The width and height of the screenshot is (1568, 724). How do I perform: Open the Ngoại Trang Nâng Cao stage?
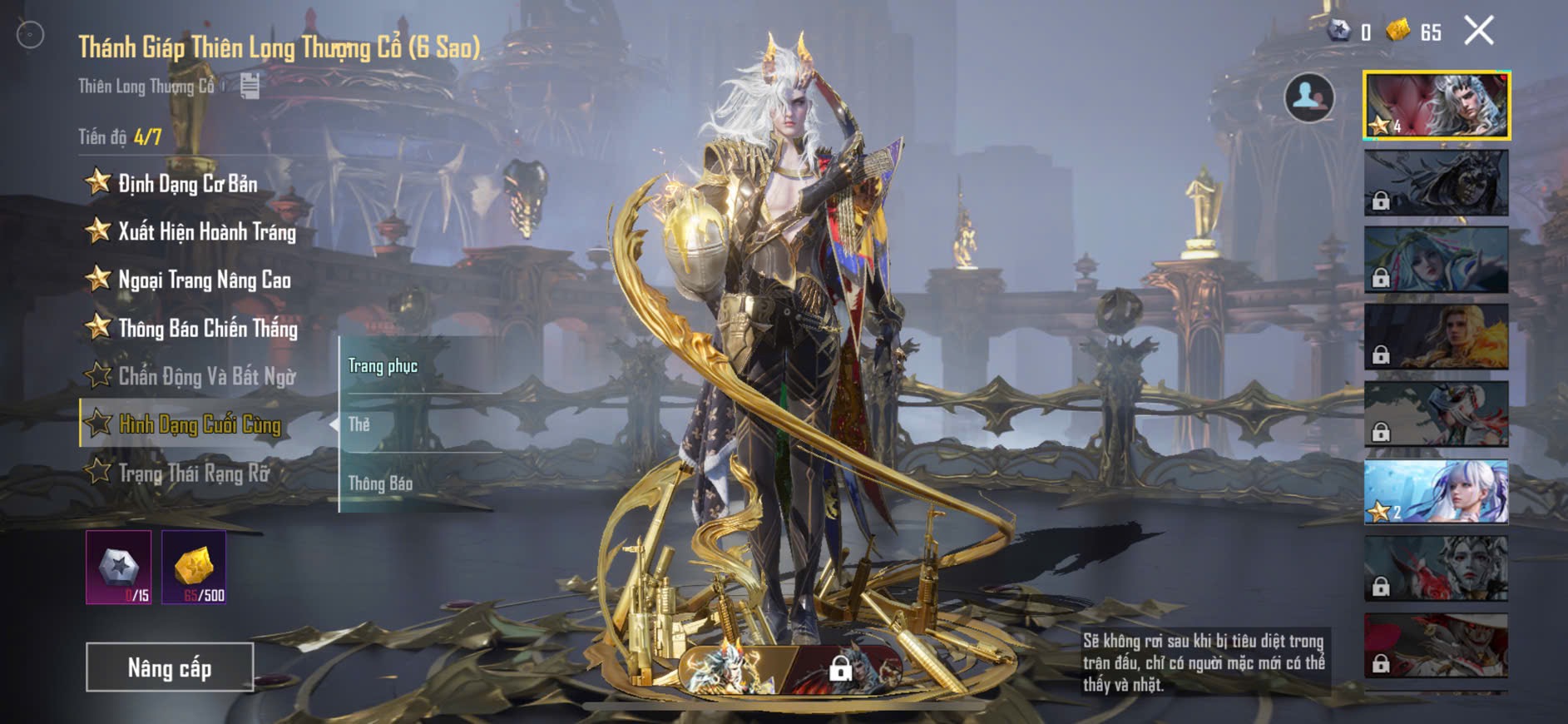click(204, 280)
